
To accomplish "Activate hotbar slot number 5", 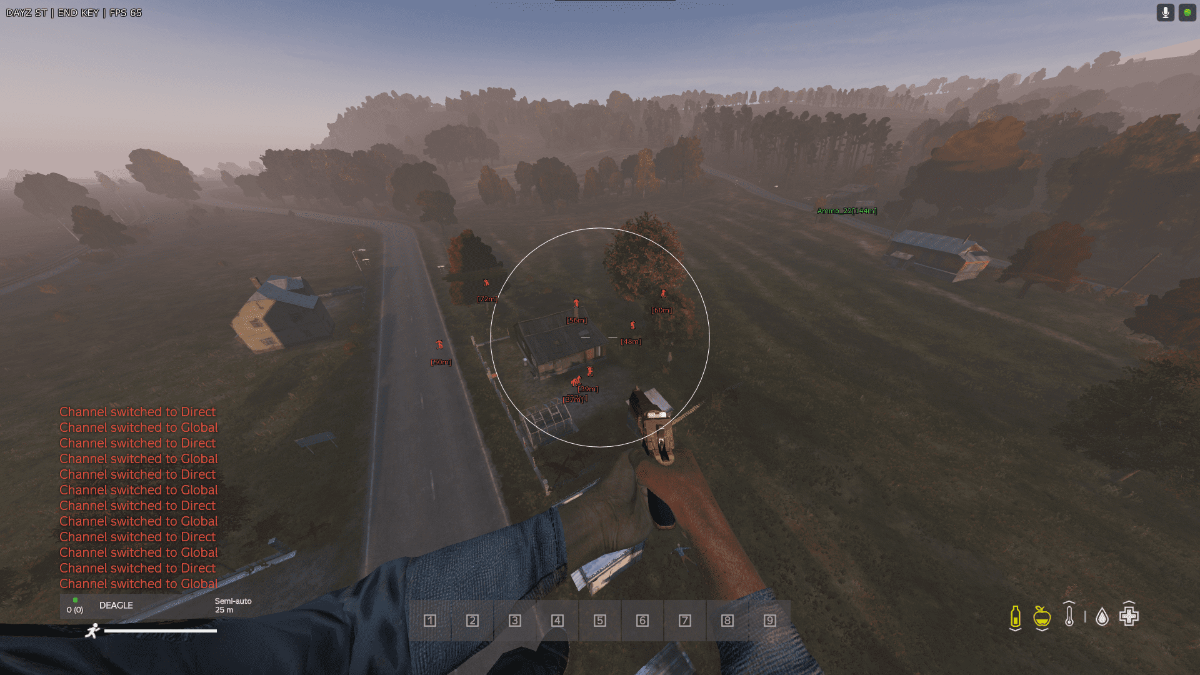I will pos(600,621).
